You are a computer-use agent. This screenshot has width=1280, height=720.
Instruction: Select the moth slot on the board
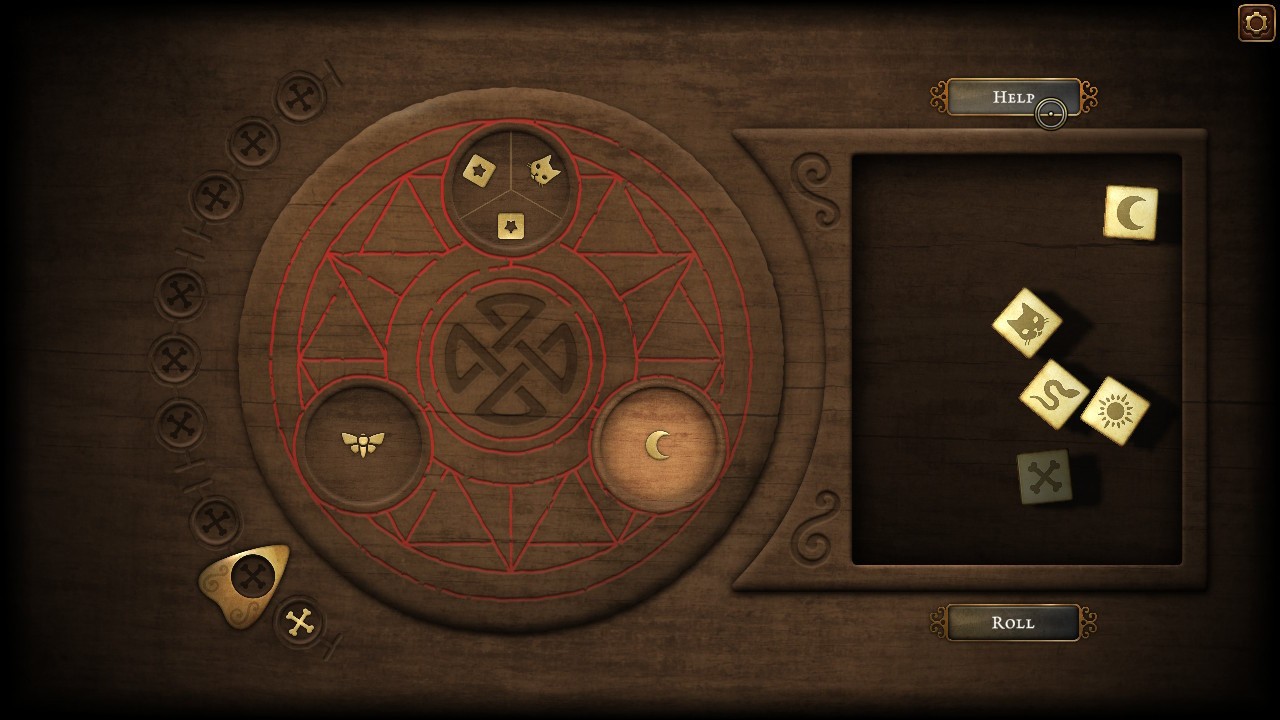364,443
